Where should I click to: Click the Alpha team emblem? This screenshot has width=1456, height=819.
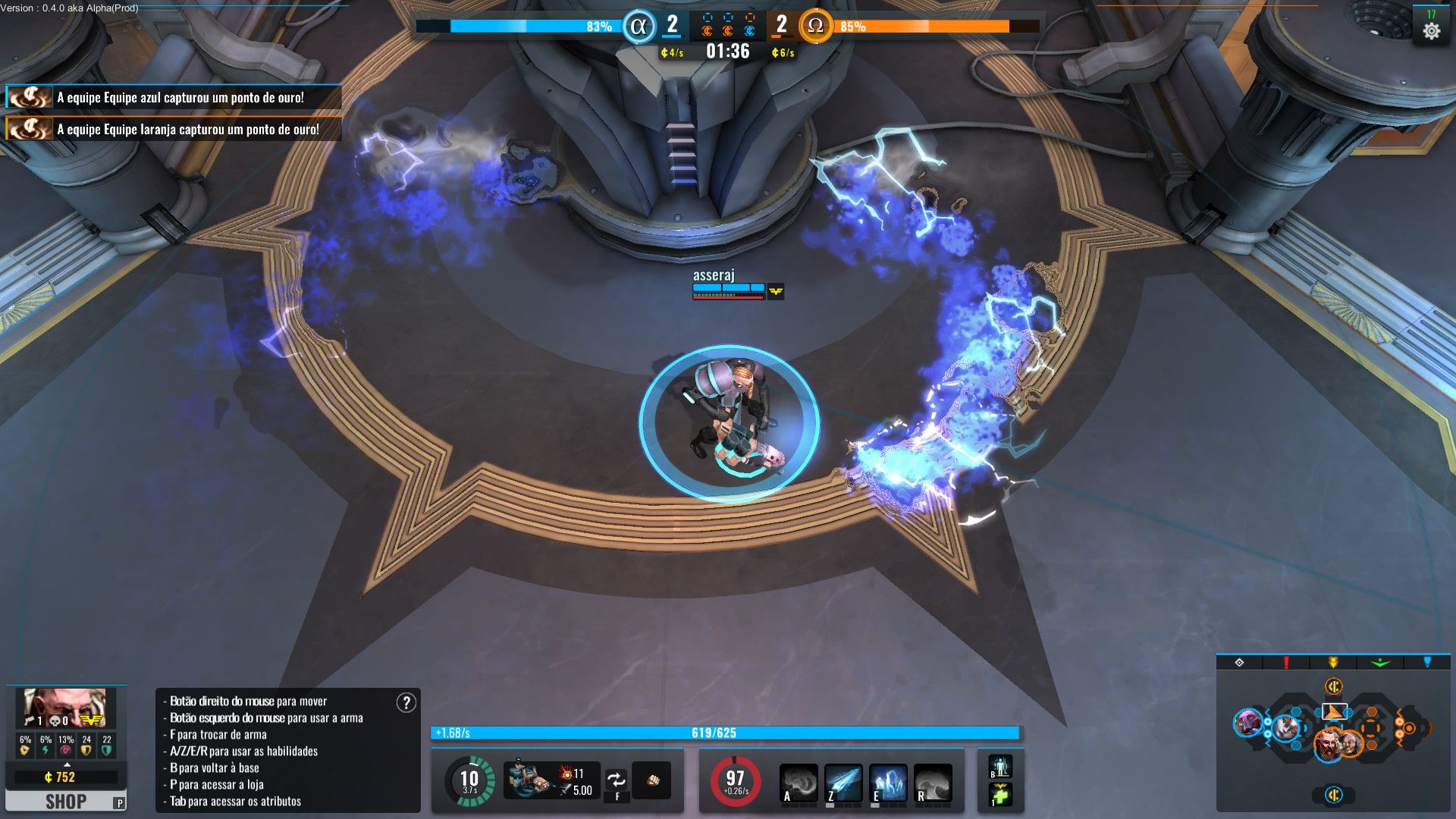[639, 27]
